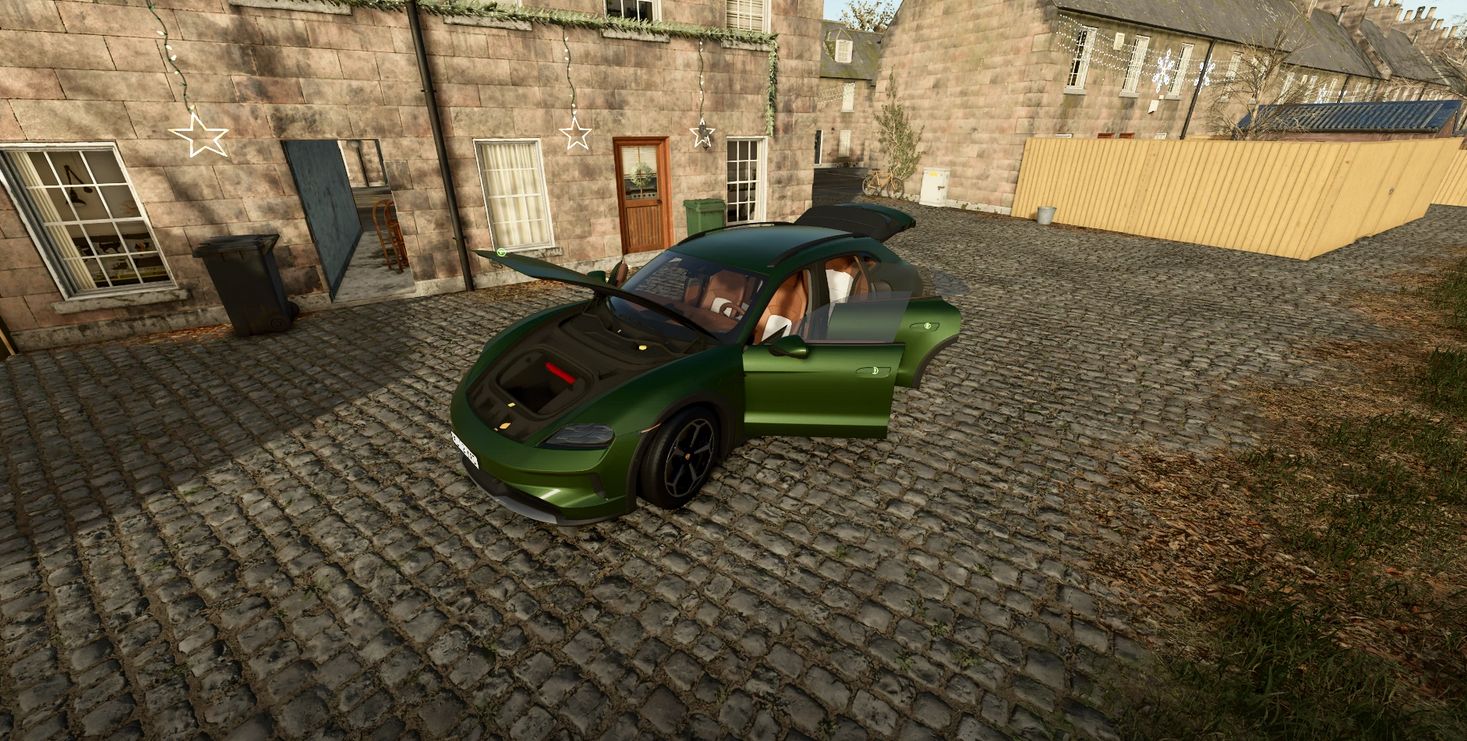
Task: Click the green marker on the open hood
Action: pos(500,254)
